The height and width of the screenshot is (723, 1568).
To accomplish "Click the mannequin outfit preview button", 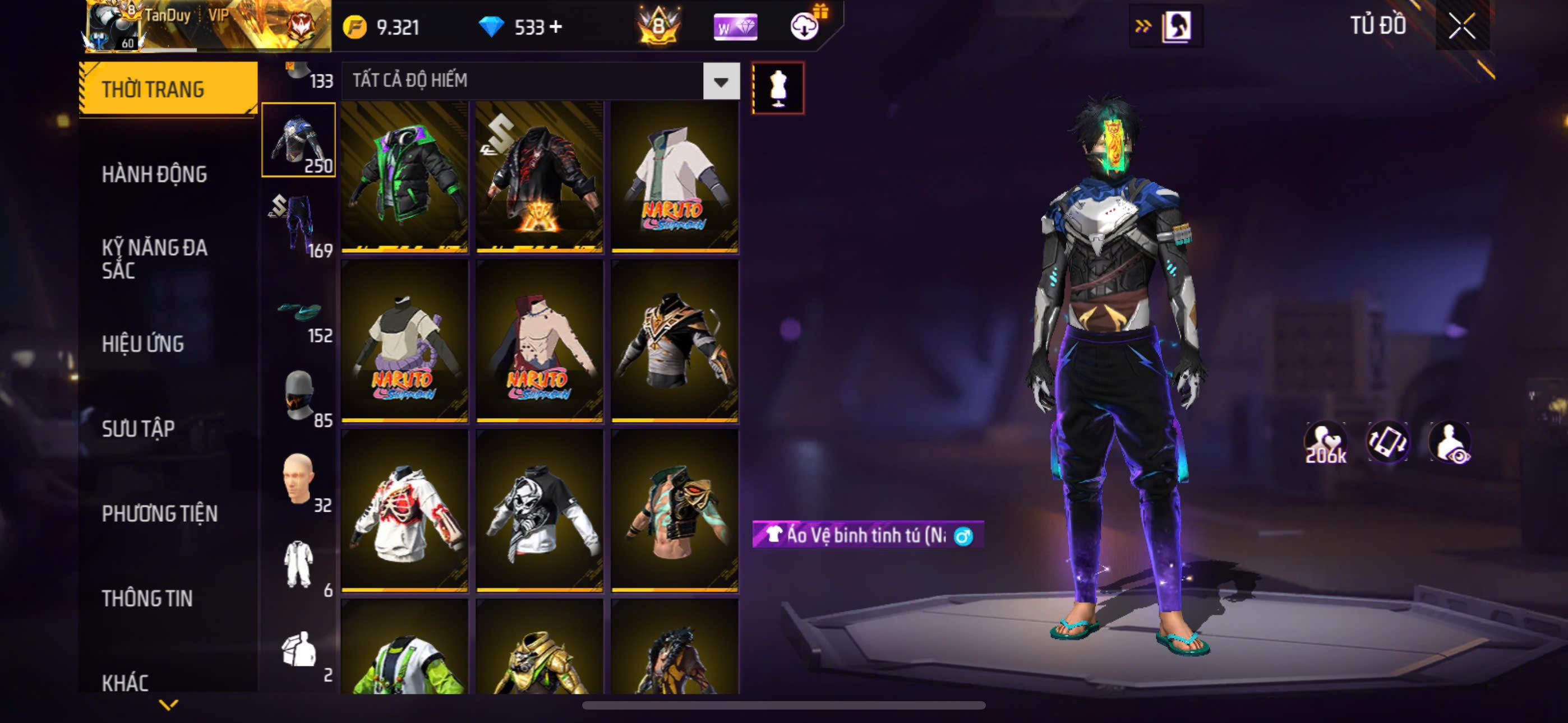I will pos(777,88).
